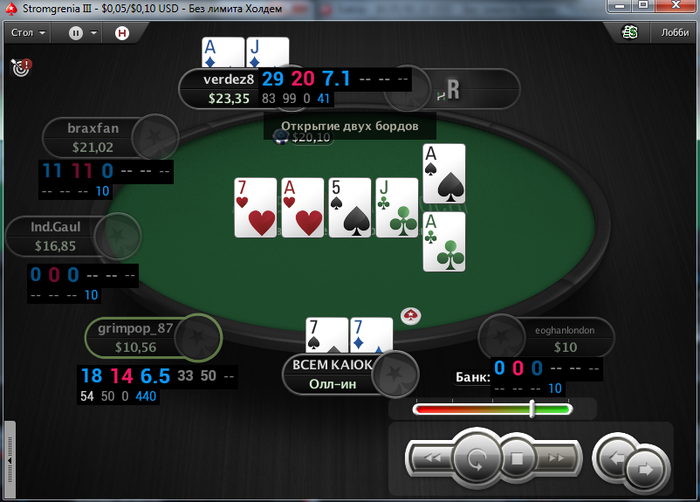The height and width of the screenshot is (502, 700).
Task: Open the green cashier icon
Action: point(630,32)
